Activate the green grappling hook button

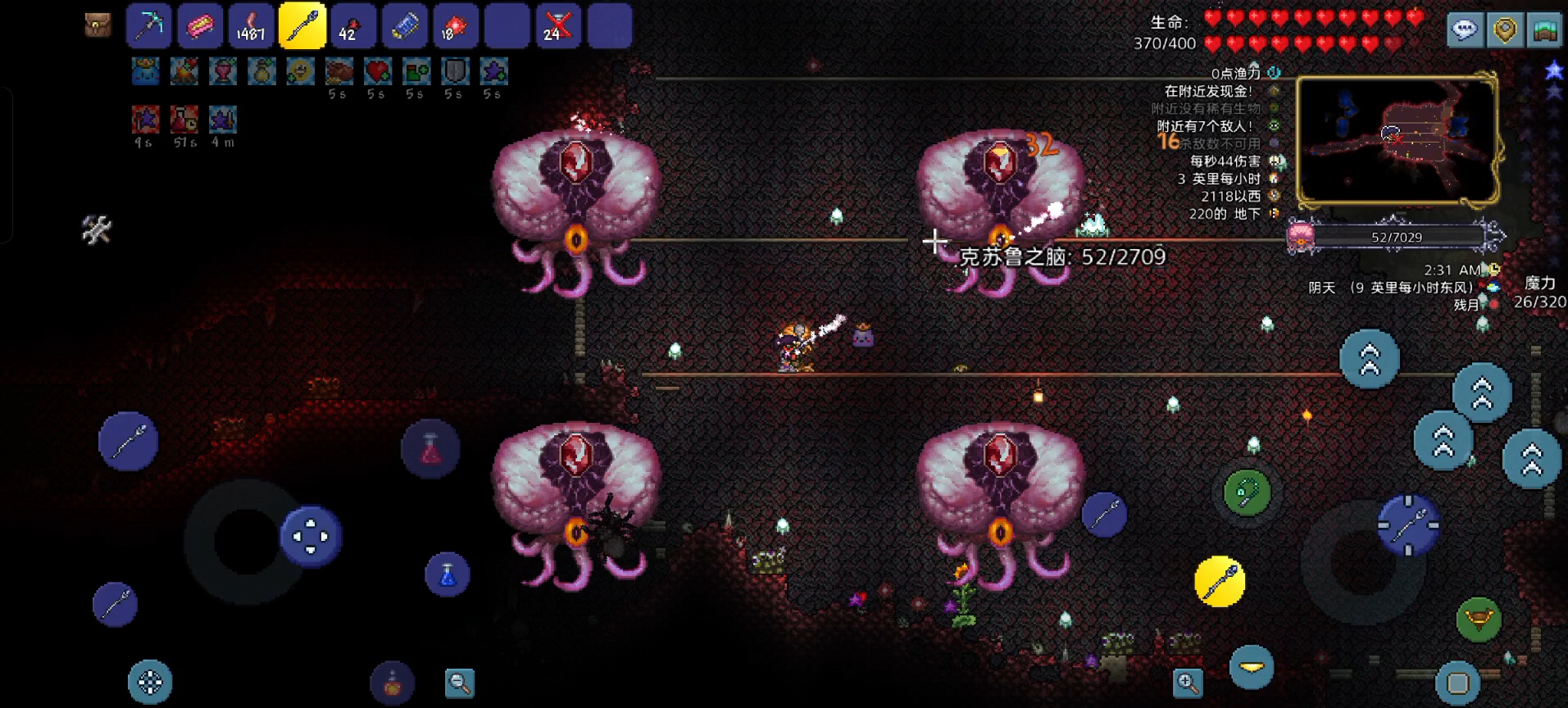[x=1247, y=492]
